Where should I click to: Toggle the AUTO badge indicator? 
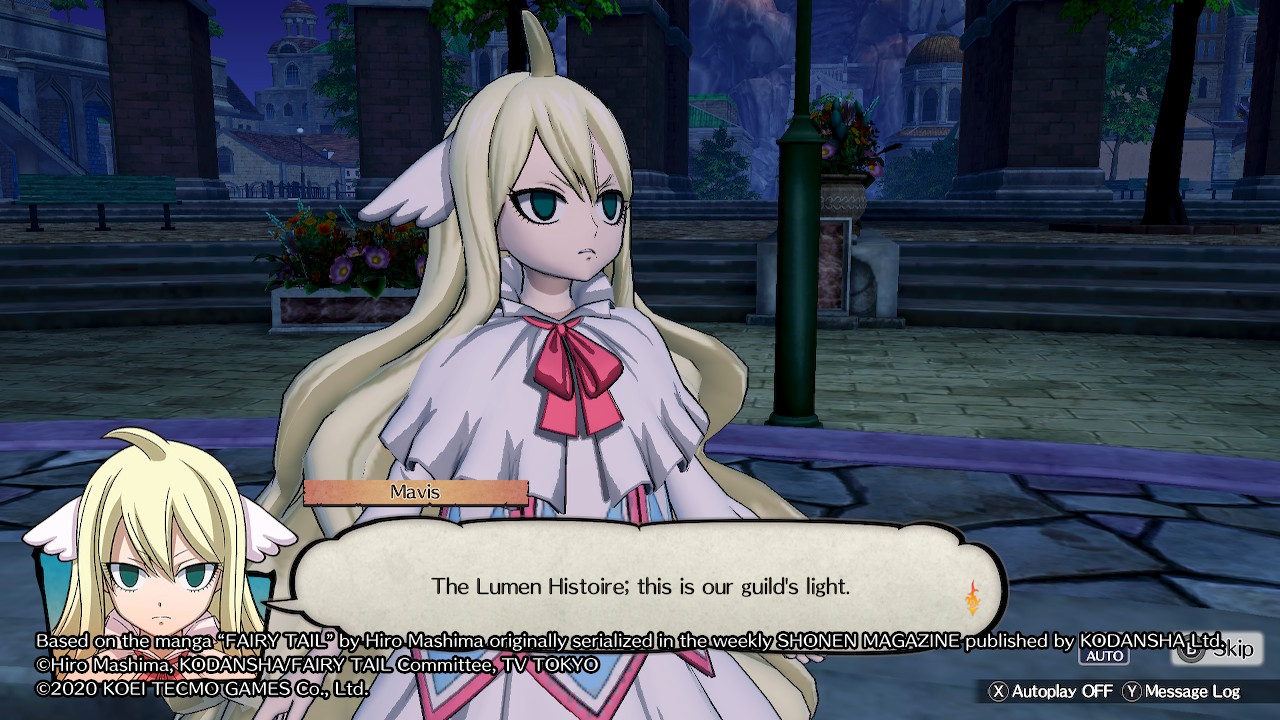point(1103,656)
